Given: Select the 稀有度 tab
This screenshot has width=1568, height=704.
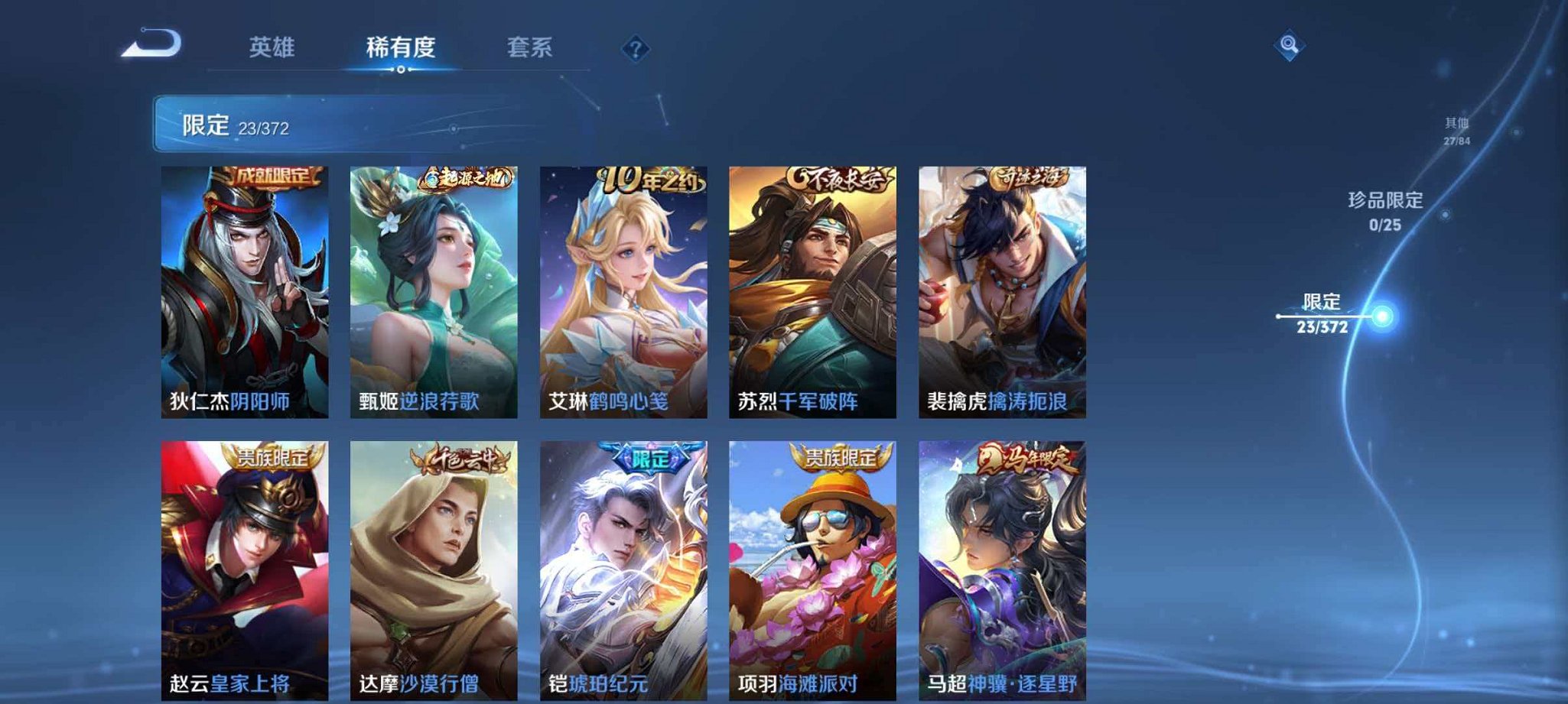Looking at the screenshot, I should (400, 47).
